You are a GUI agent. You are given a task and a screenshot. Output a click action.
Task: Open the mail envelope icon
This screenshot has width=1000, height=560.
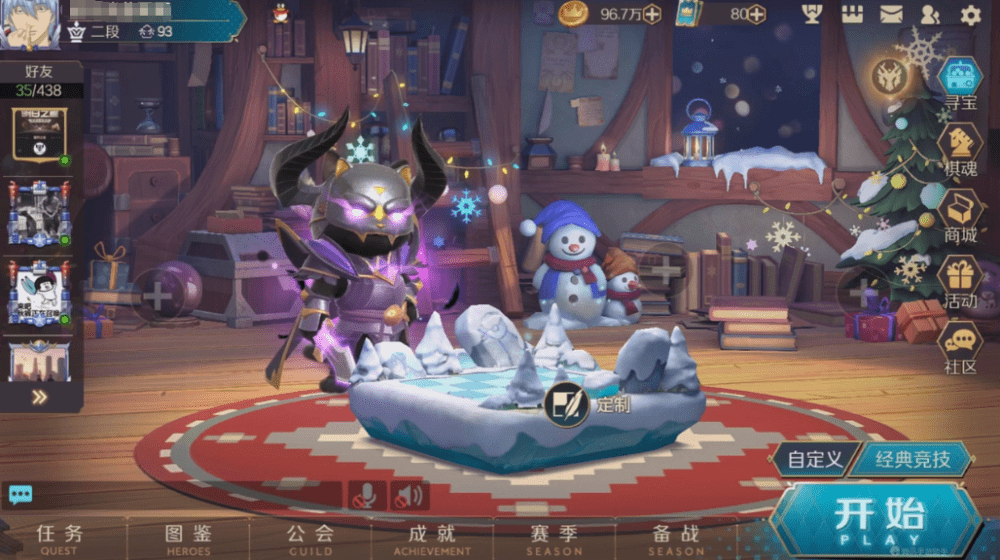click(x=891, y=14)
